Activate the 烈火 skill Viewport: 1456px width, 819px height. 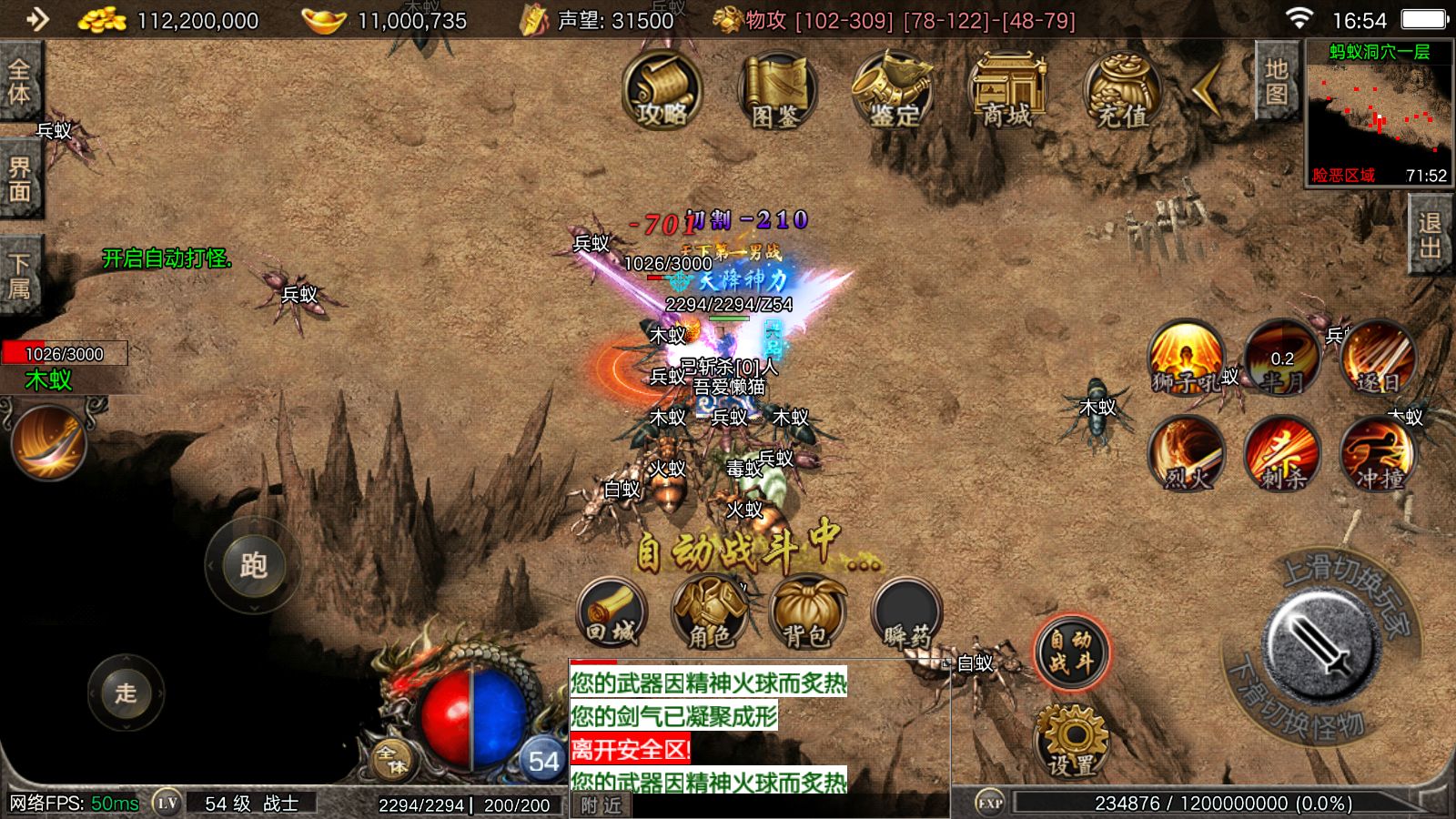[1186, 453]
